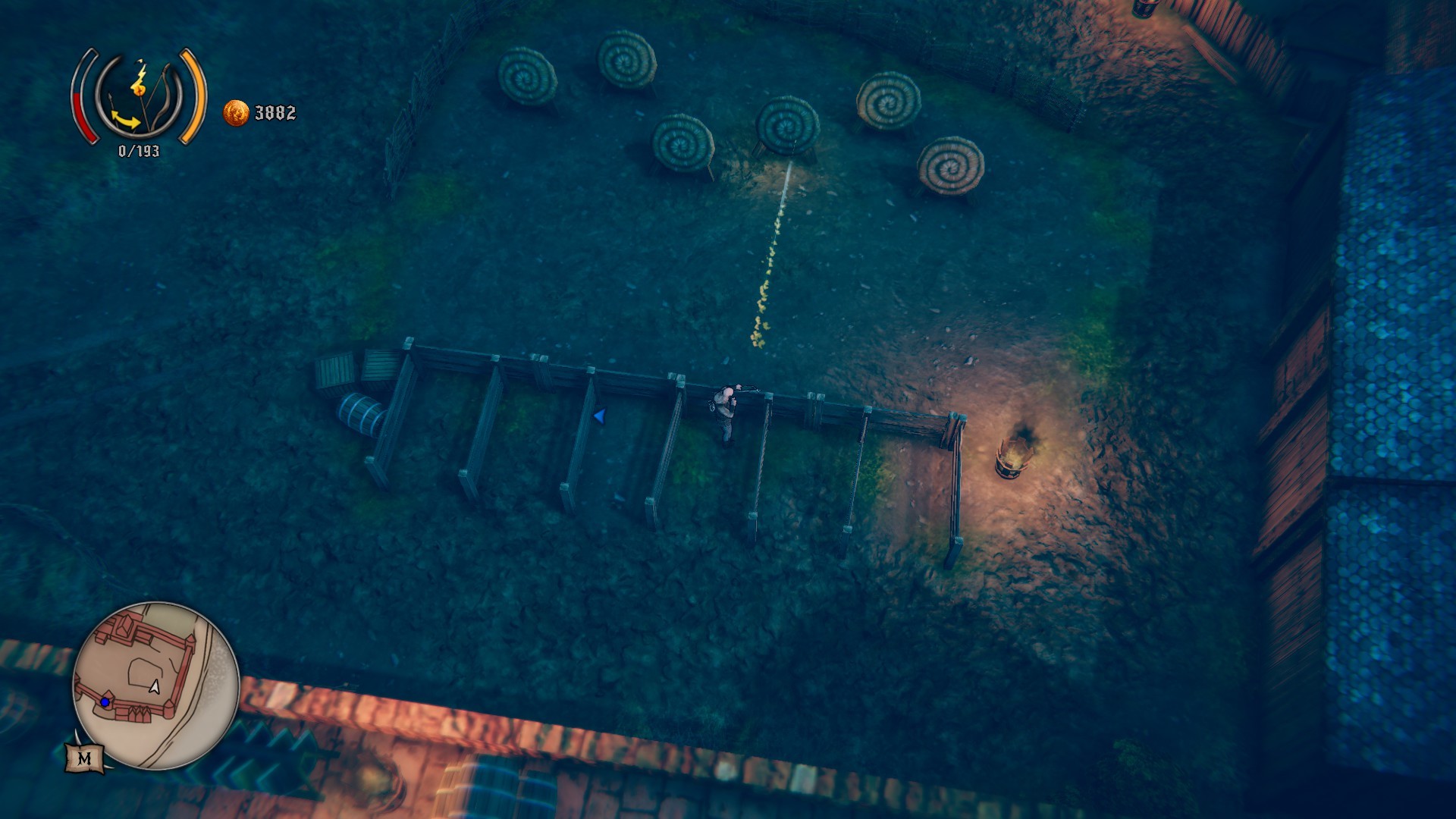Click the ammo counter reading 0/193
Viewport: 1456px width, 819px height.
click(x=139, y=150)
